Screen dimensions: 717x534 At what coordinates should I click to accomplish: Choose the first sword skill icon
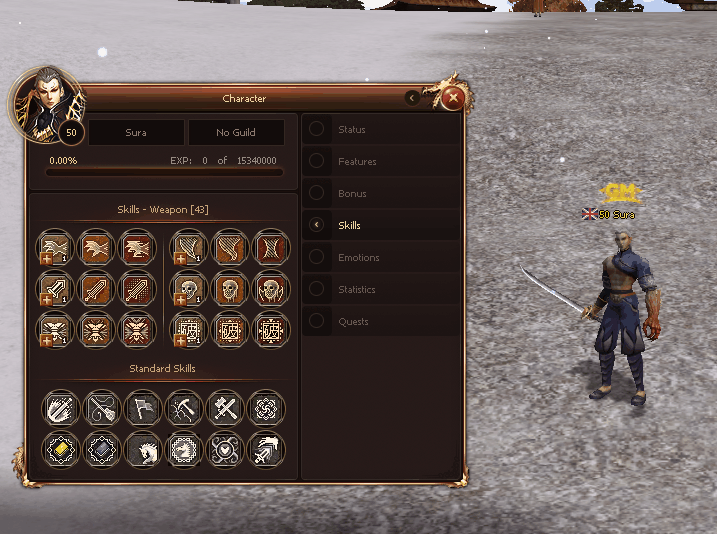pyautogui.click(x=54, y=288)
